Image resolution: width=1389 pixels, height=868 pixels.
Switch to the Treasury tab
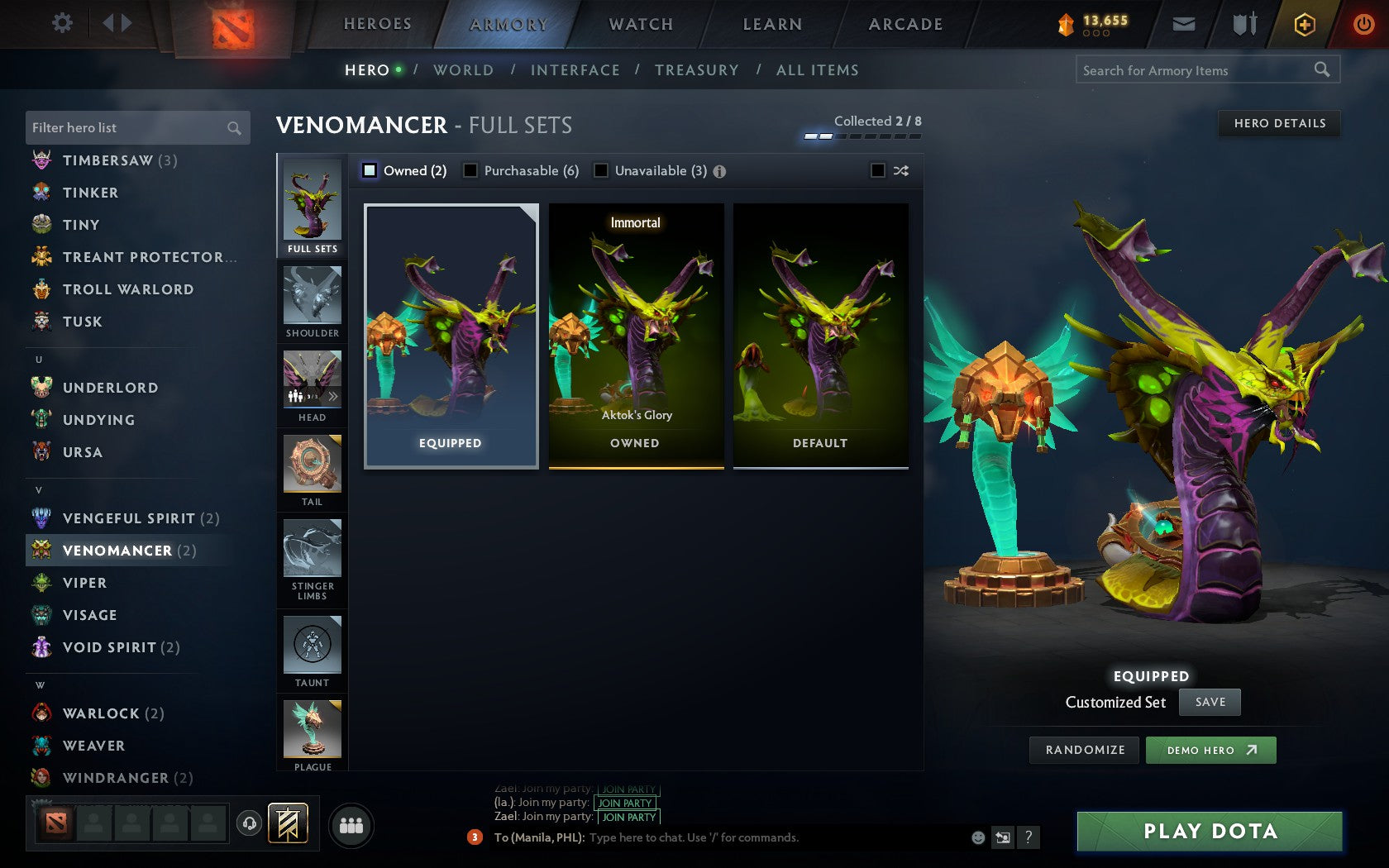click(697, 70)
